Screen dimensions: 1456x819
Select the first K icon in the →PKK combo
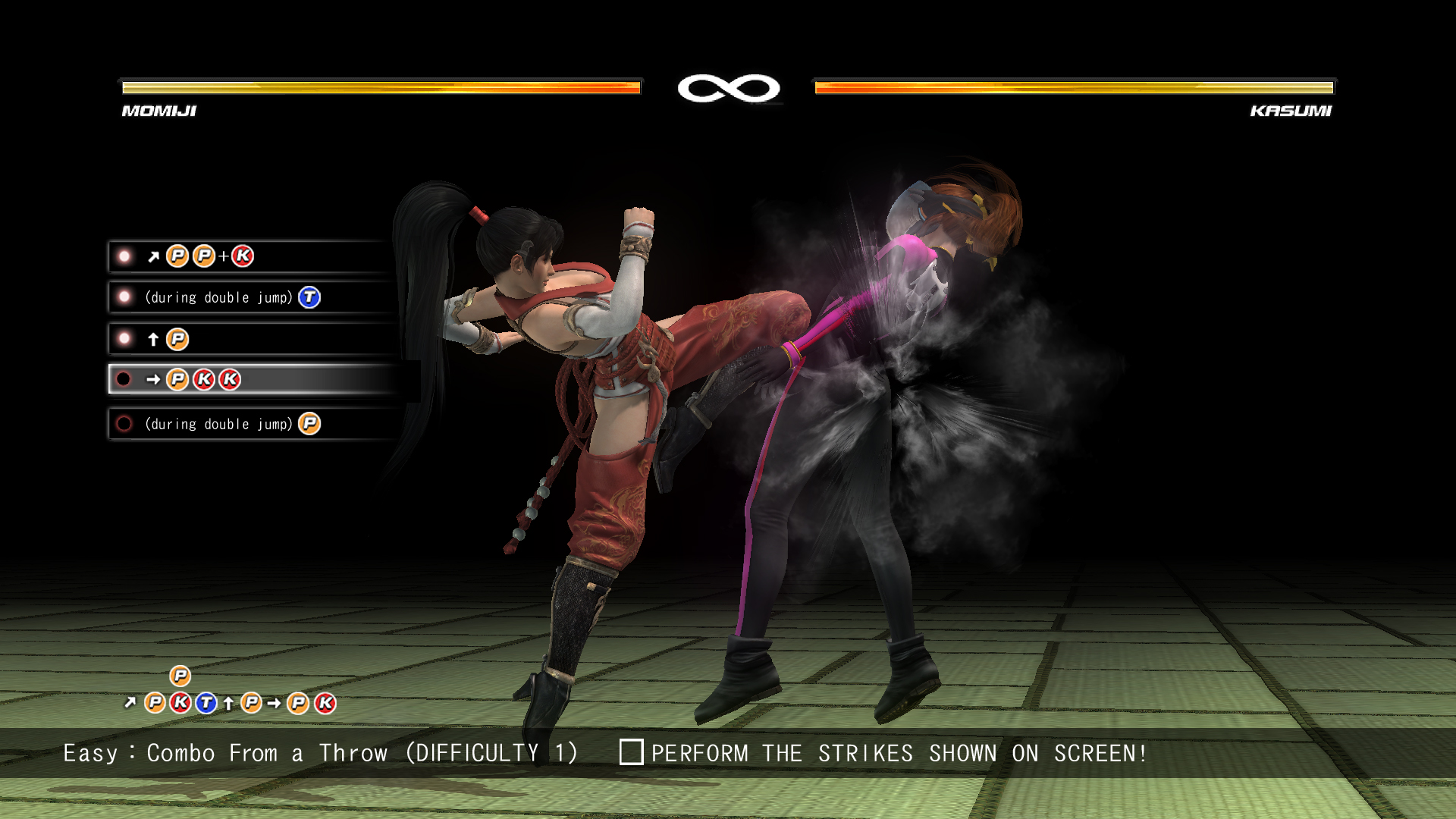205,379
